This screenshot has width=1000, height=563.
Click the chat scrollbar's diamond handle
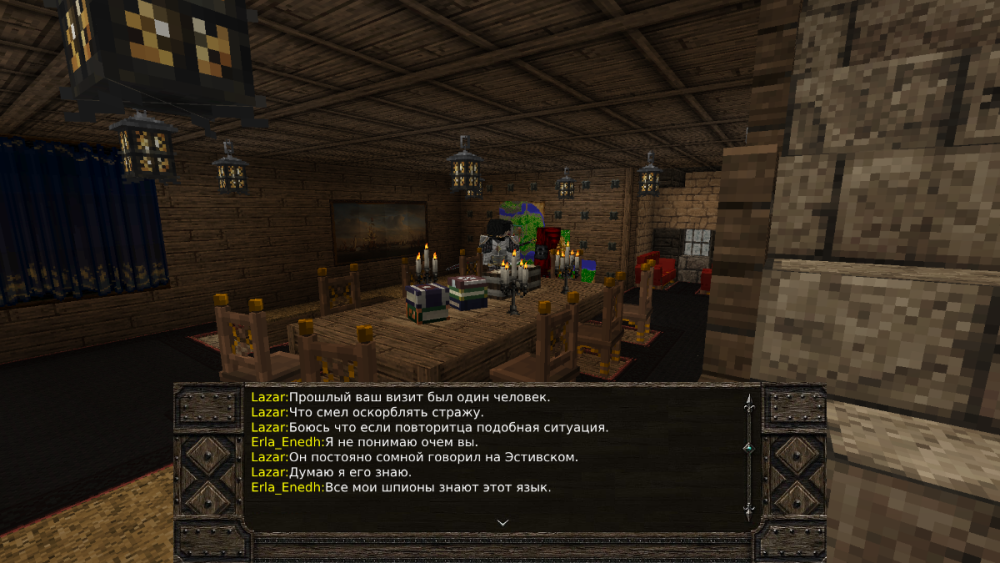tap(747, 447)
